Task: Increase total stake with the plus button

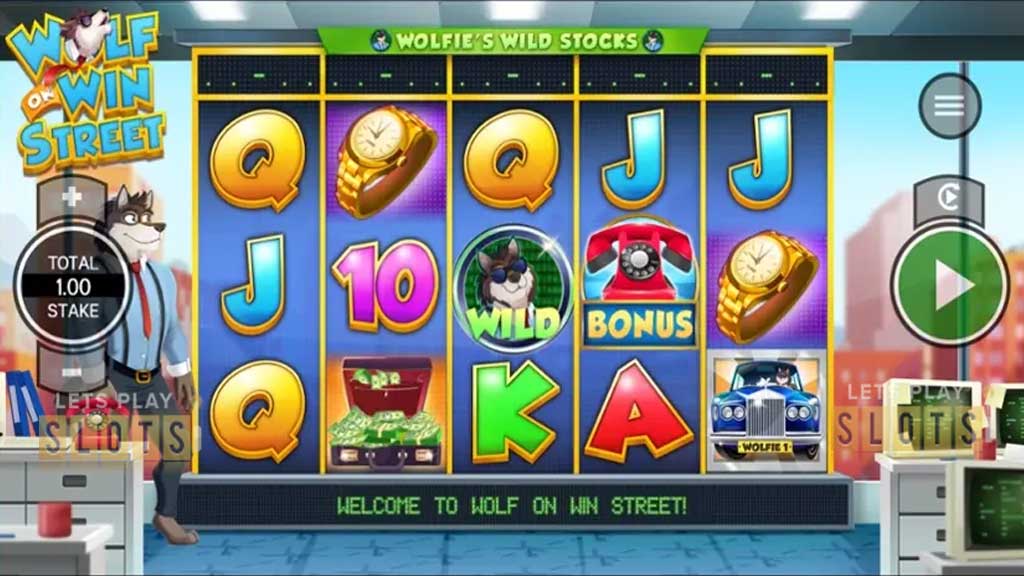Action: tap(72, 197)
